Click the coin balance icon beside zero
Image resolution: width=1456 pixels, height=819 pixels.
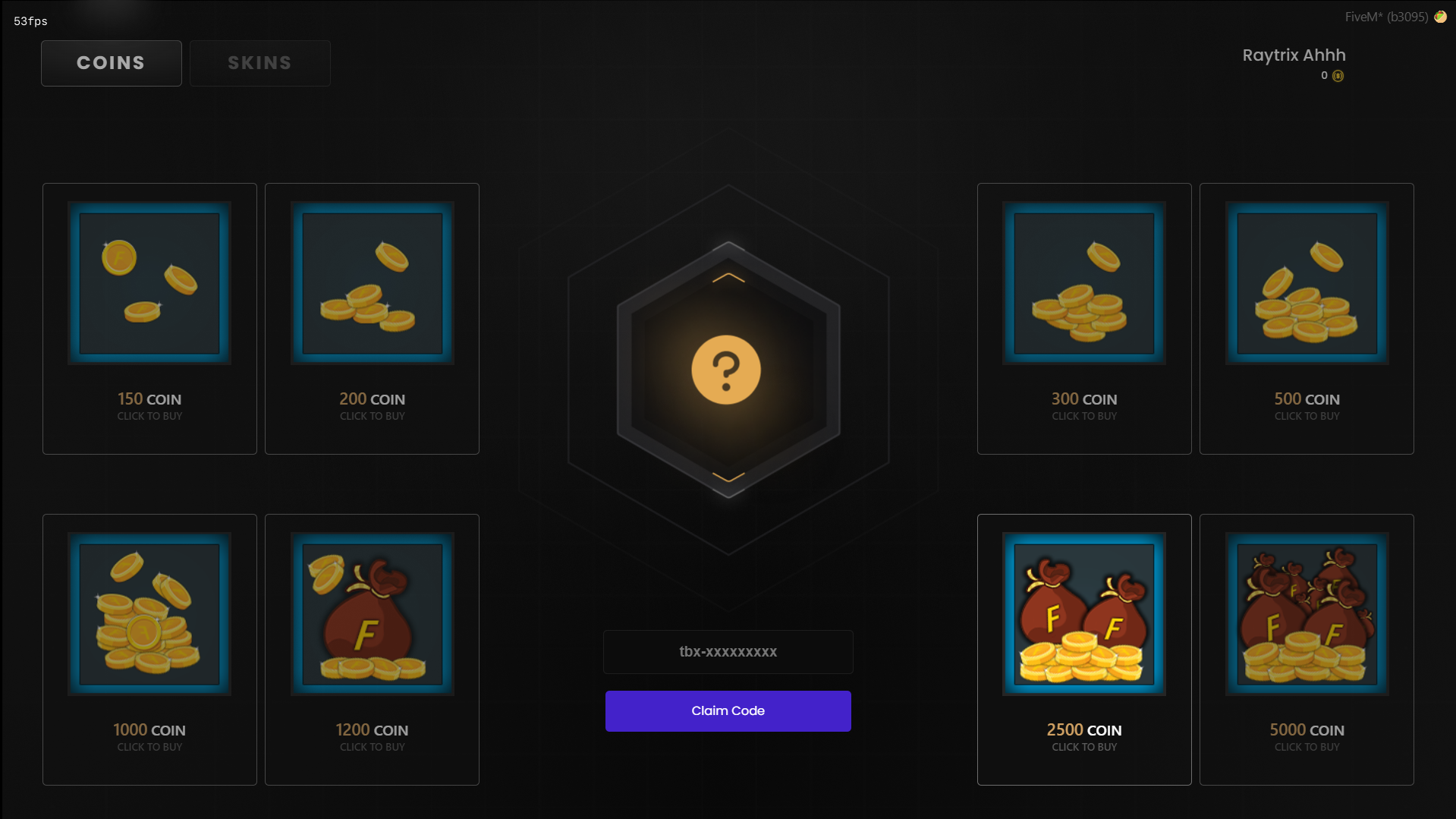pyautogui.click(x=1338, y=76)
